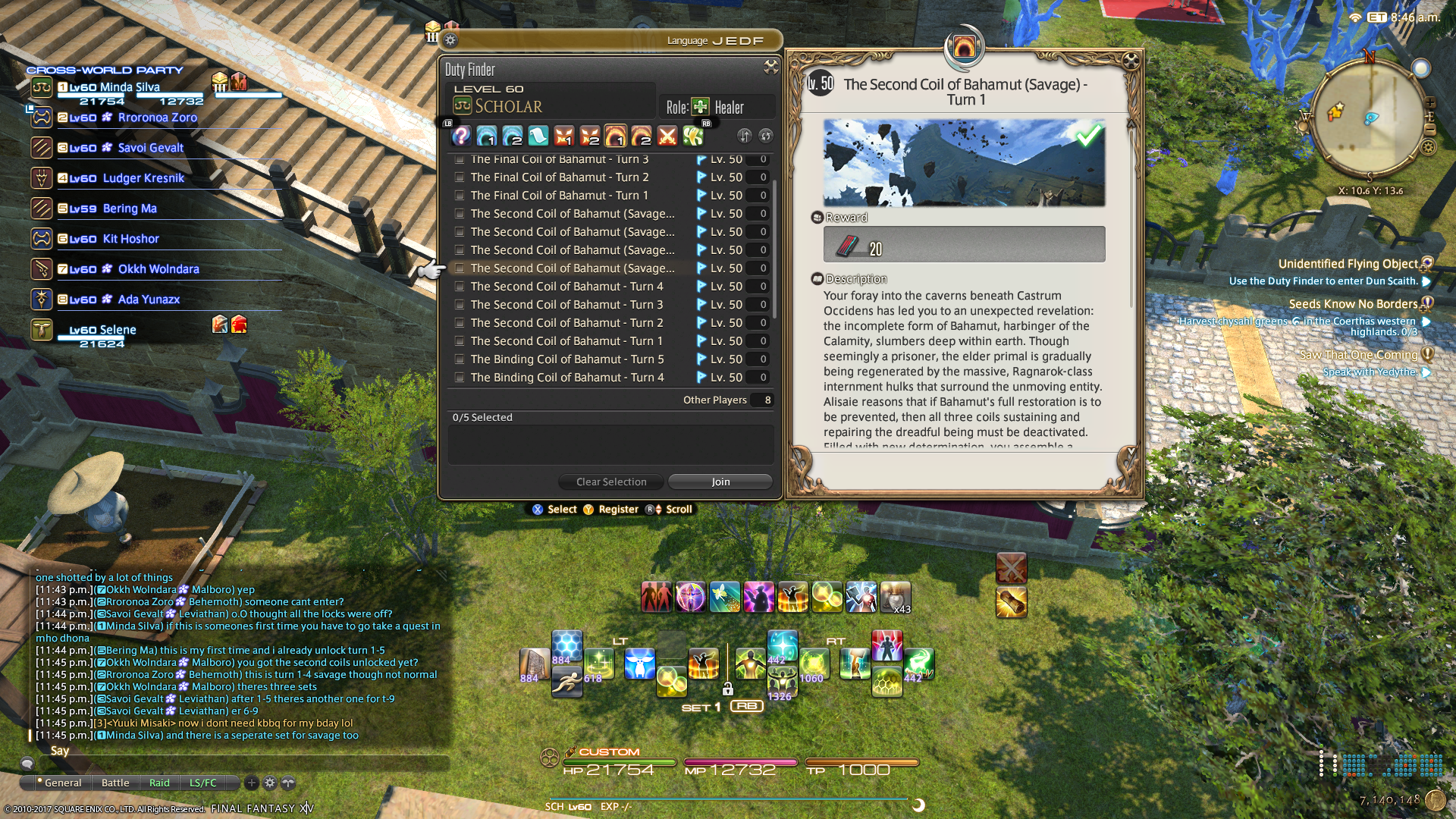Open the Unidentified Flying Object quest tracker
The image size is (1456, 819).
point(1348,264)
